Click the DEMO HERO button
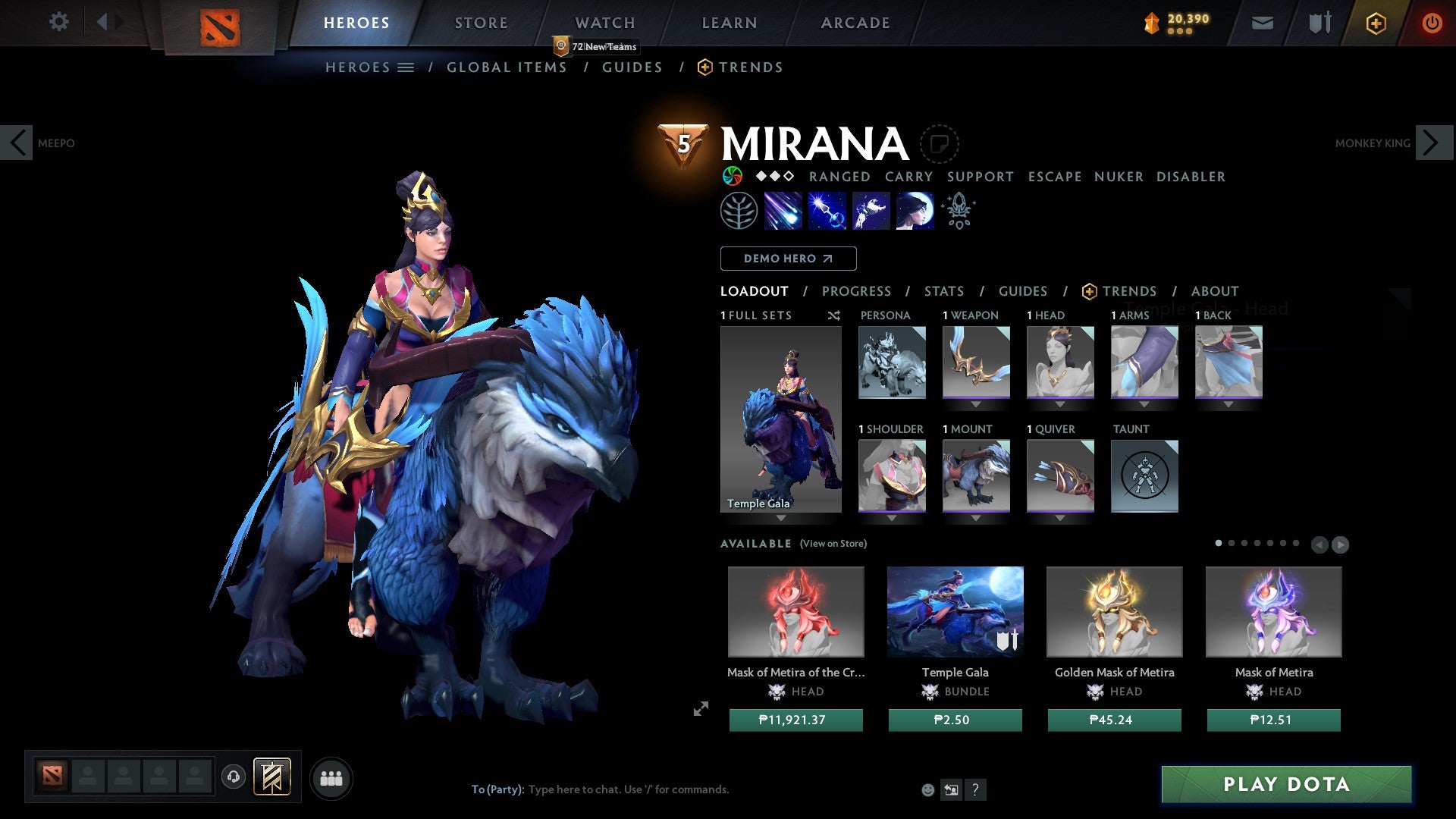The image size is (1456, 819). click(788, 258)
